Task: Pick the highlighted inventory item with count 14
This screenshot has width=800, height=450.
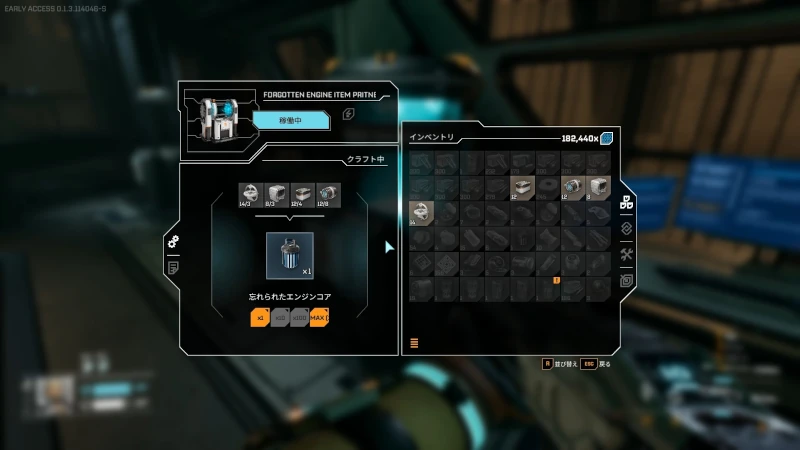Action: 421,212
